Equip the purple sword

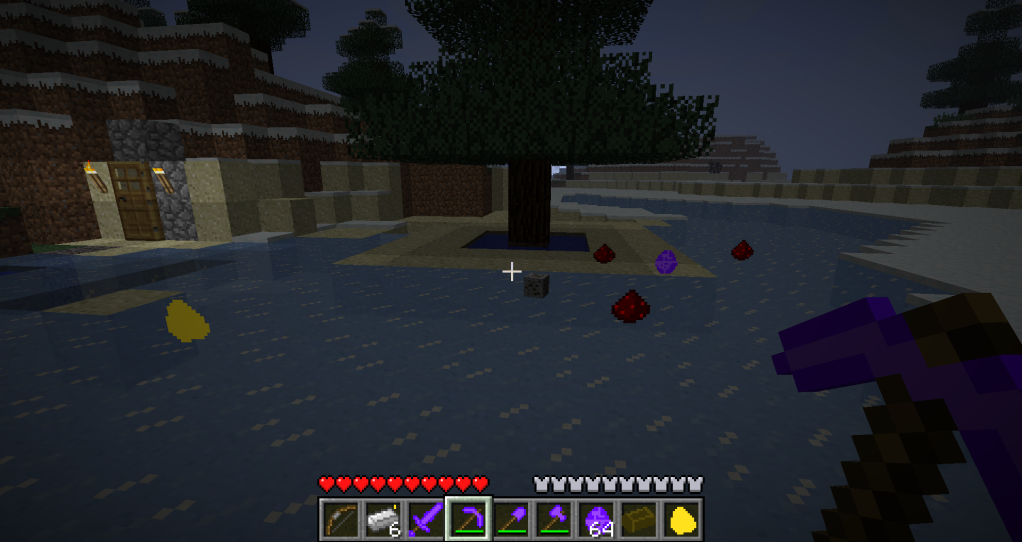coord(425,518)
